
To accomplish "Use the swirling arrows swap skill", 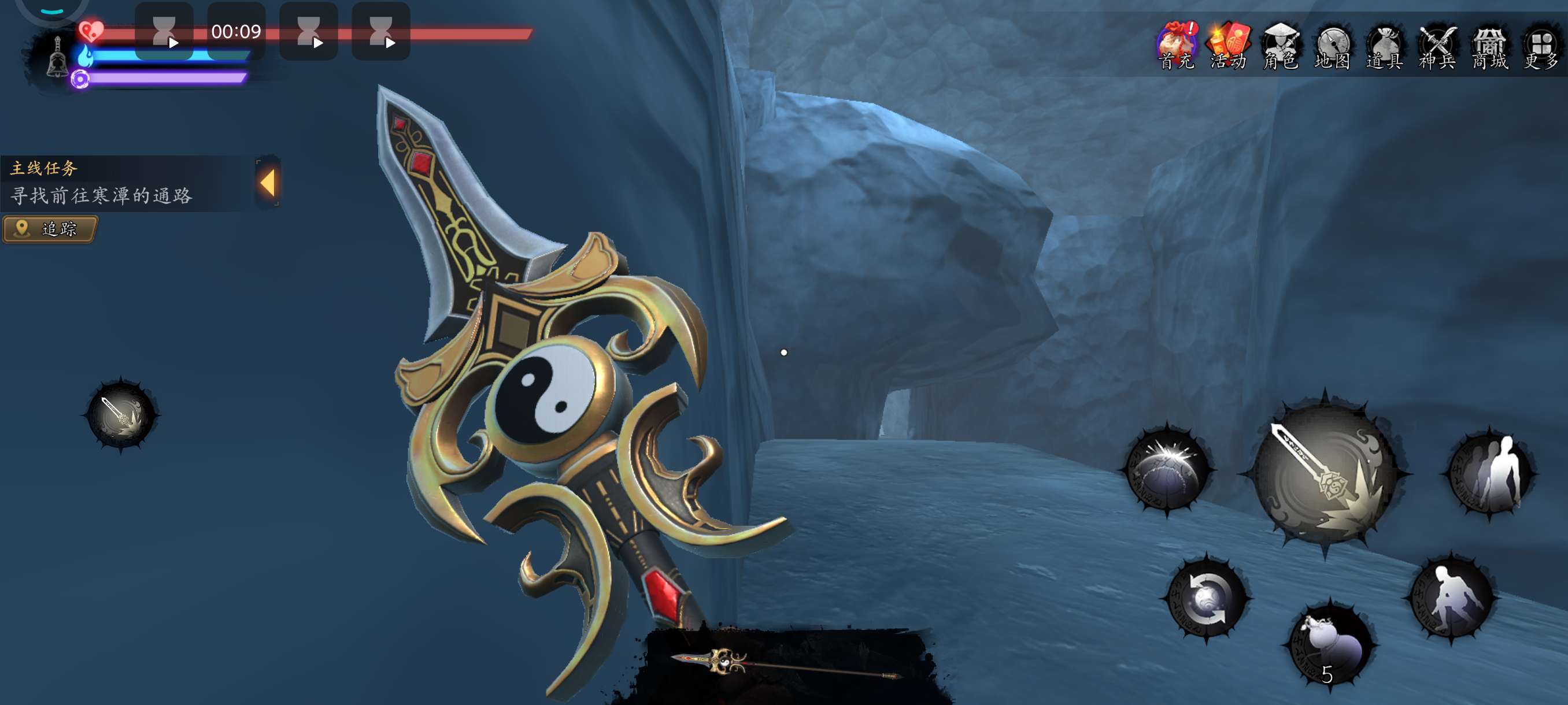I will (1207, 598).
